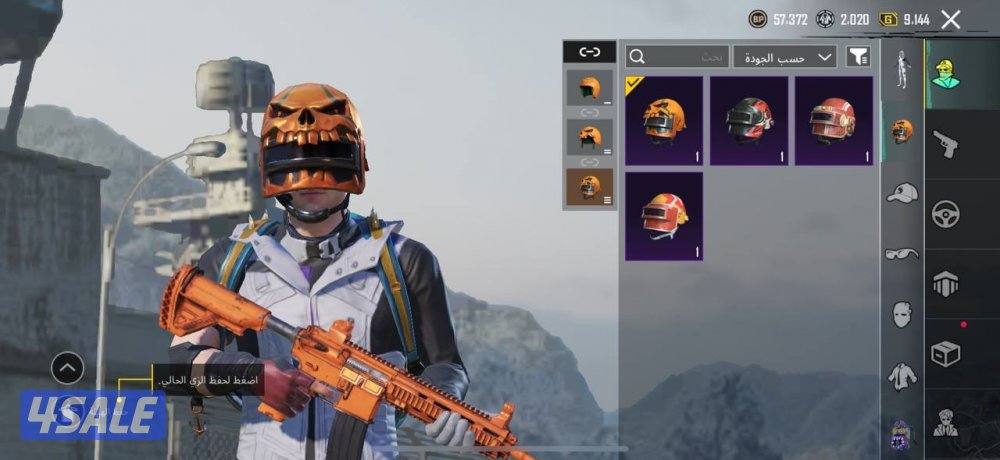Open the filter options funnel icon
Image resolution: width=1000 pixels, height=460 pixels.
[x=857, y=56]
